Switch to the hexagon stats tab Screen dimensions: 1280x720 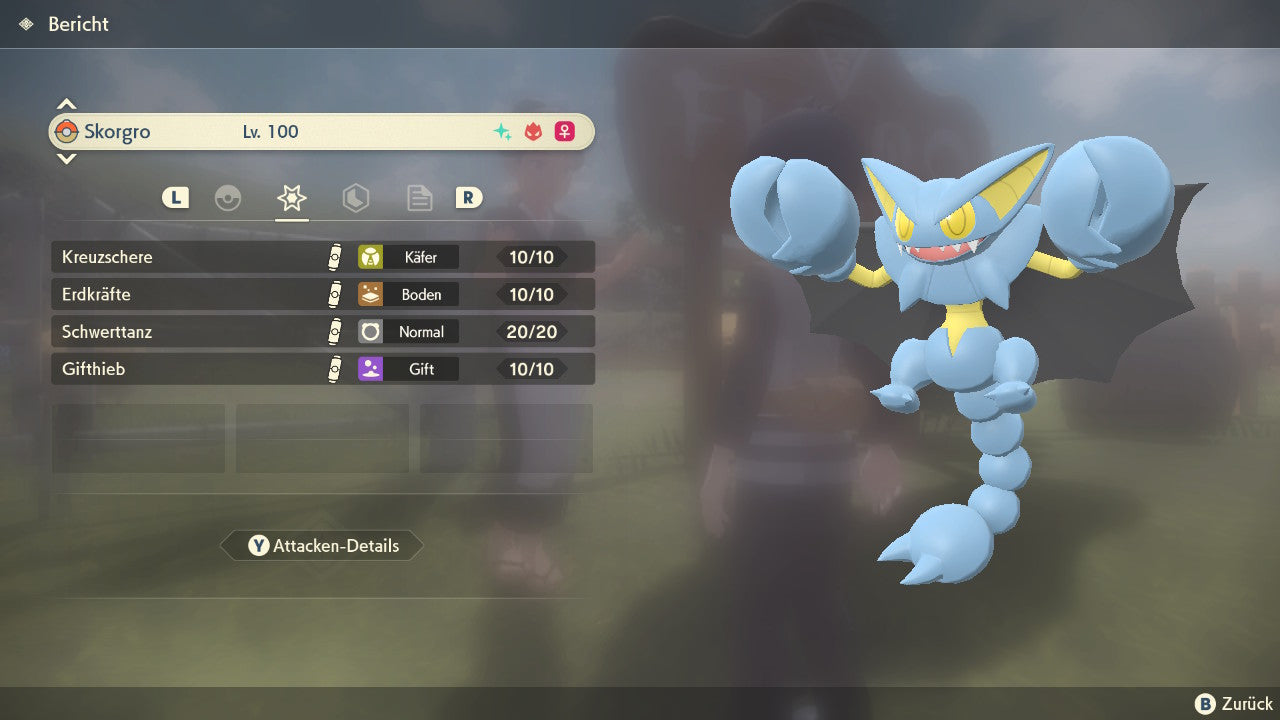[x=355, y=198]
